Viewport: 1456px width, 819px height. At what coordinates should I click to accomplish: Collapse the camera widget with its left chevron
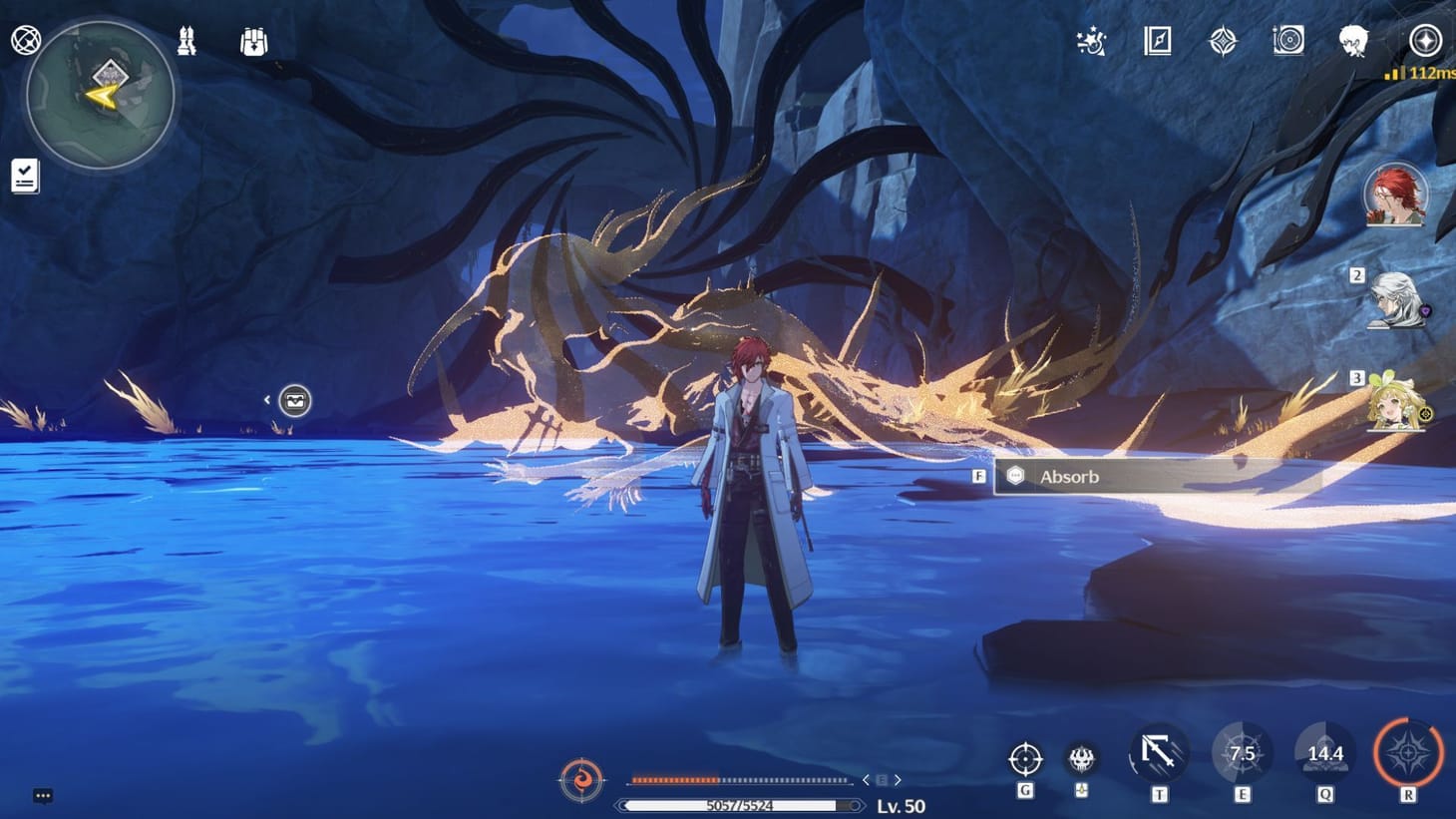(x=267, y=398)
